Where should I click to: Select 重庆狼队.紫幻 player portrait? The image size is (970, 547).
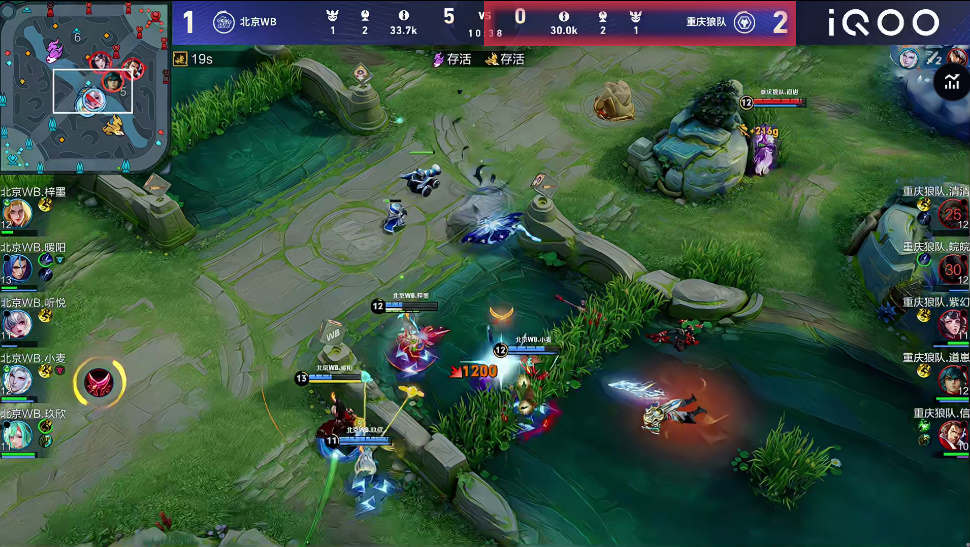(951, 324)
